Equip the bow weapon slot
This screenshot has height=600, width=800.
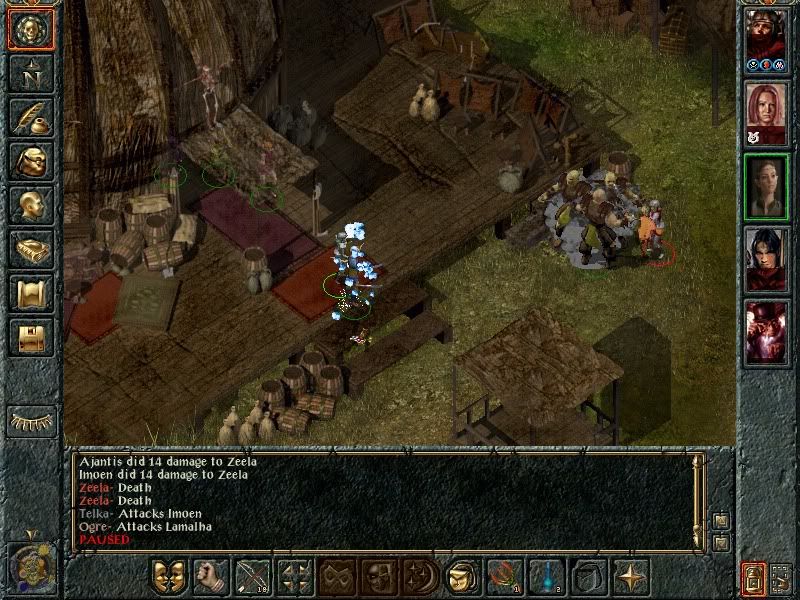click(x=253, y=577)
